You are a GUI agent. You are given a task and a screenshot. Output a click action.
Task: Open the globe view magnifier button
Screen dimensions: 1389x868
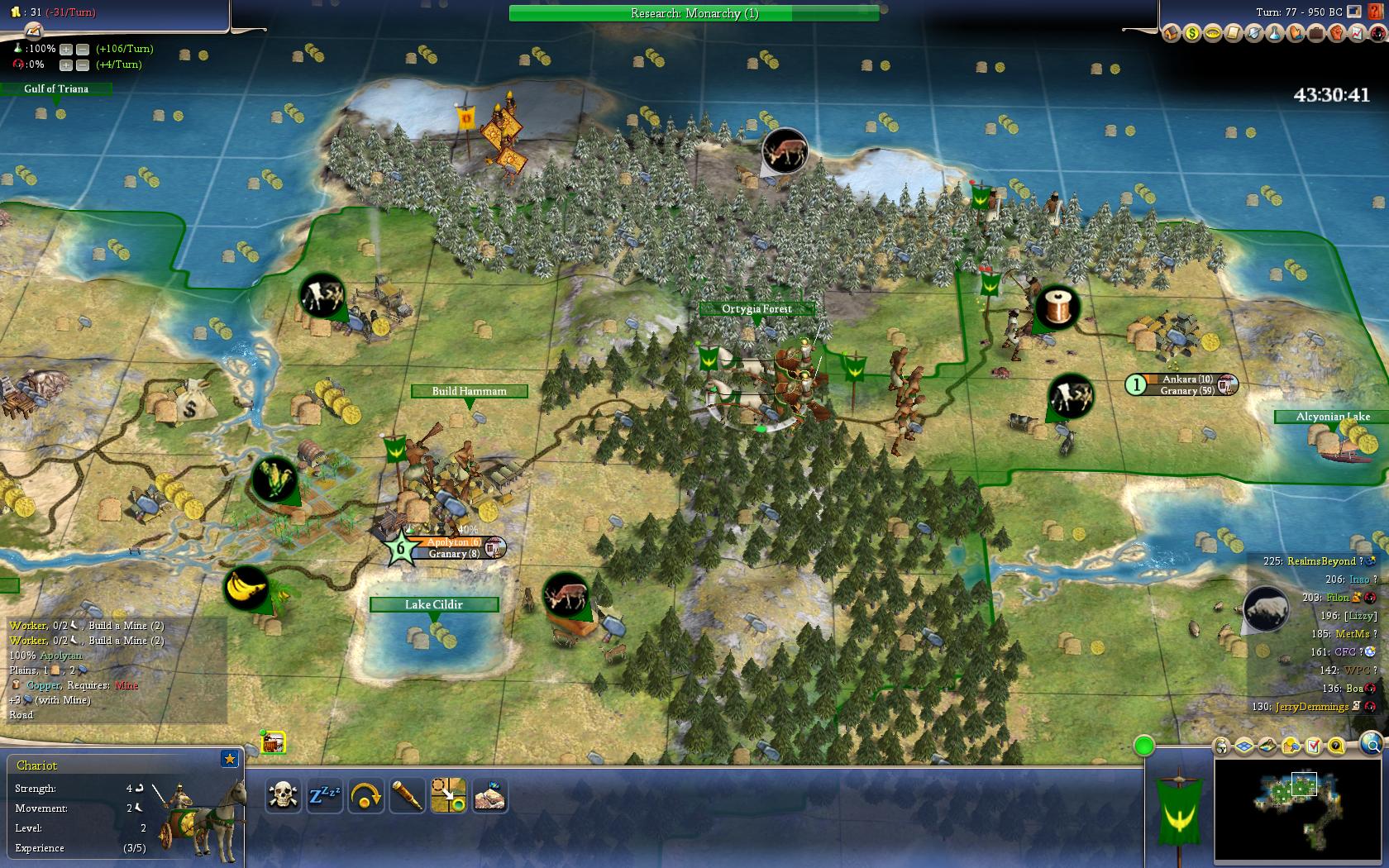click(x=1371, y=745)
